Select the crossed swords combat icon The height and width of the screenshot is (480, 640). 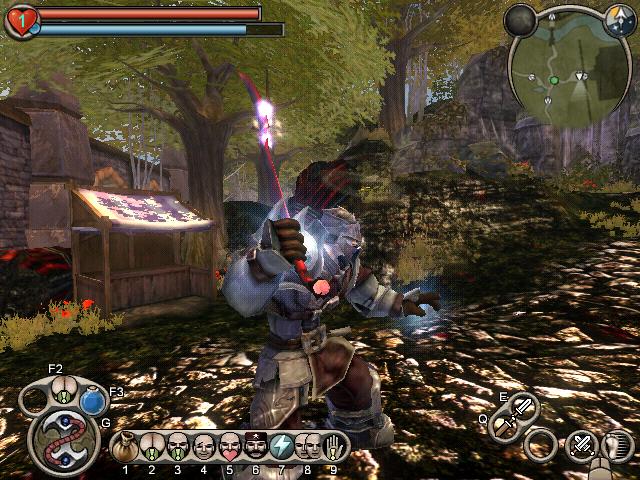pos(581,445)
